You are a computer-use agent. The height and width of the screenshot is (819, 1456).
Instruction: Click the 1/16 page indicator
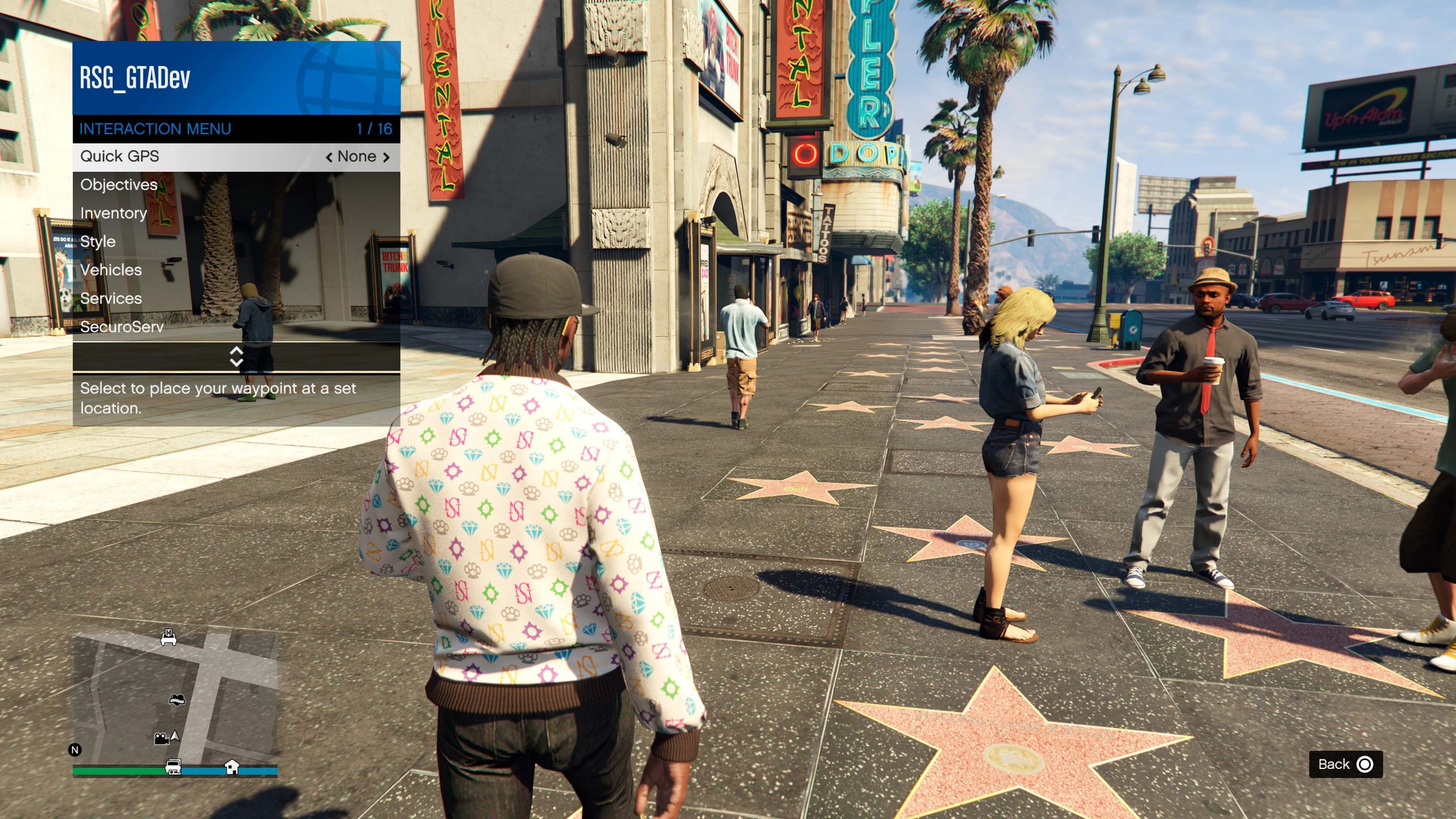pos(375,129)
